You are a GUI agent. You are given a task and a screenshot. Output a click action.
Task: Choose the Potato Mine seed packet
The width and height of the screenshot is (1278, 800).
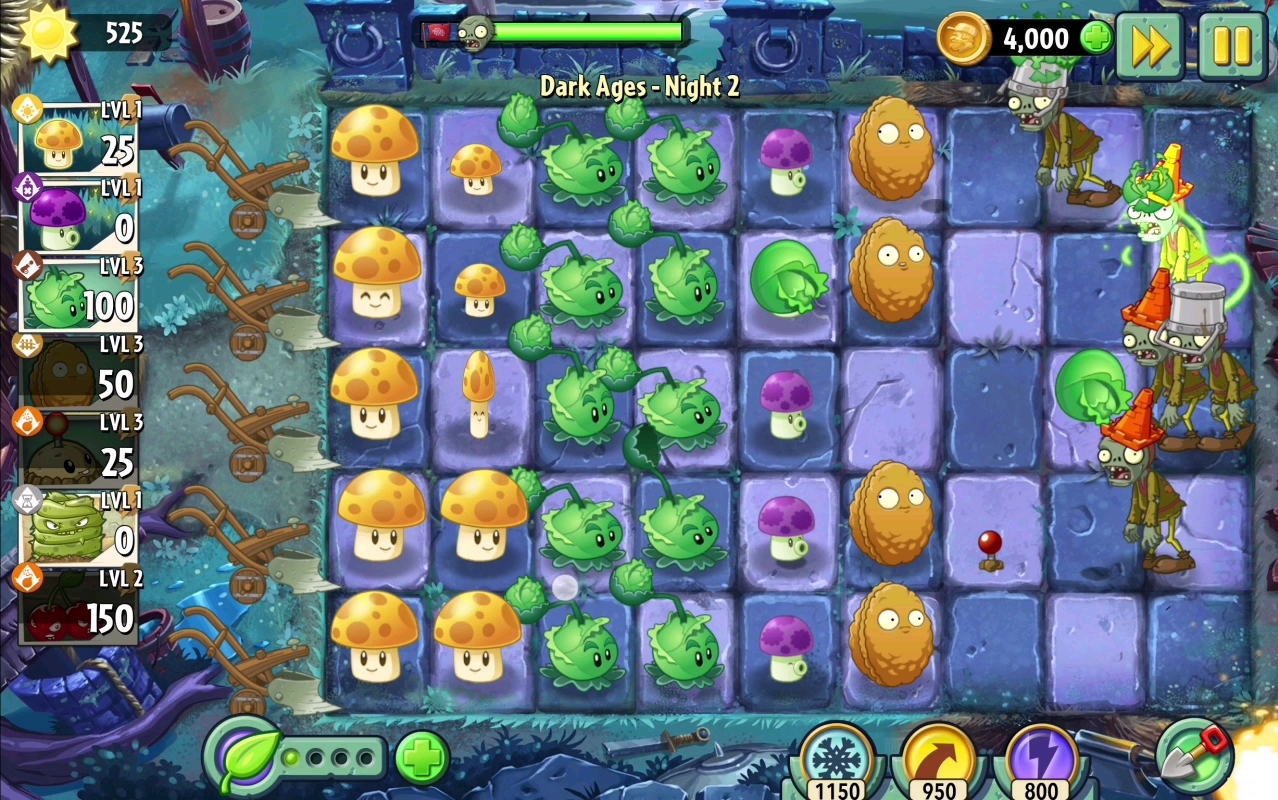[80, 451]
